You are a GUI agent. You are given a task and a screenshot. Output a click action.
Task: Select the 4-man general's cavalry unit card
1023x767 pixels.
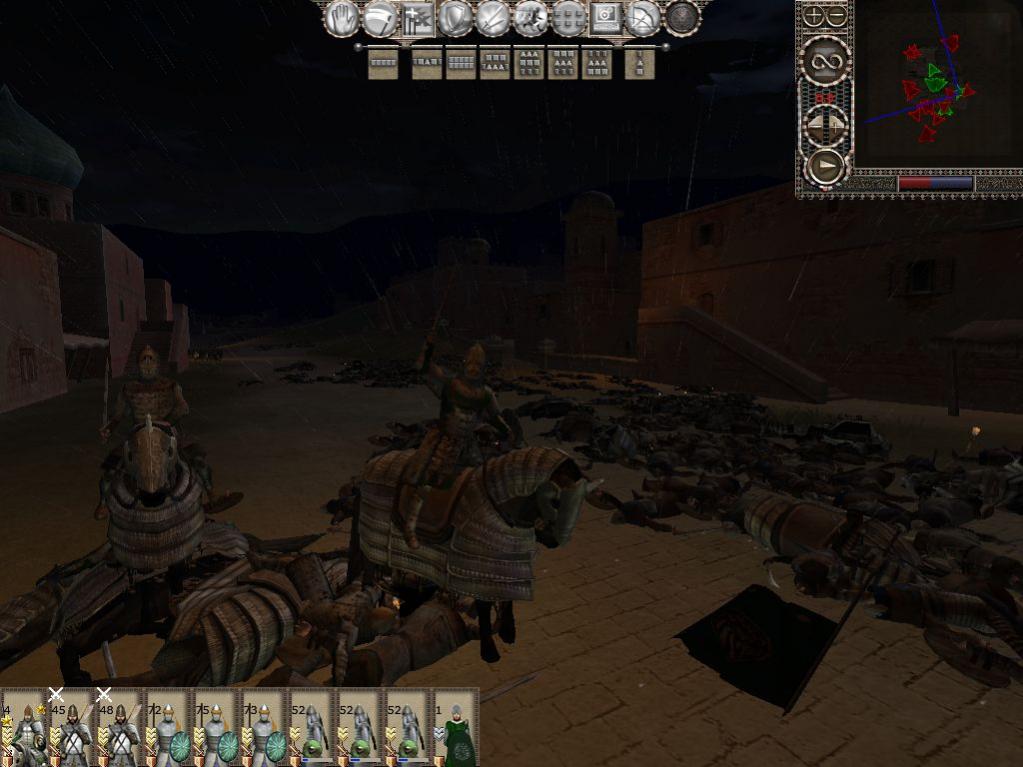pyautogui.click(x=24, y=728)
